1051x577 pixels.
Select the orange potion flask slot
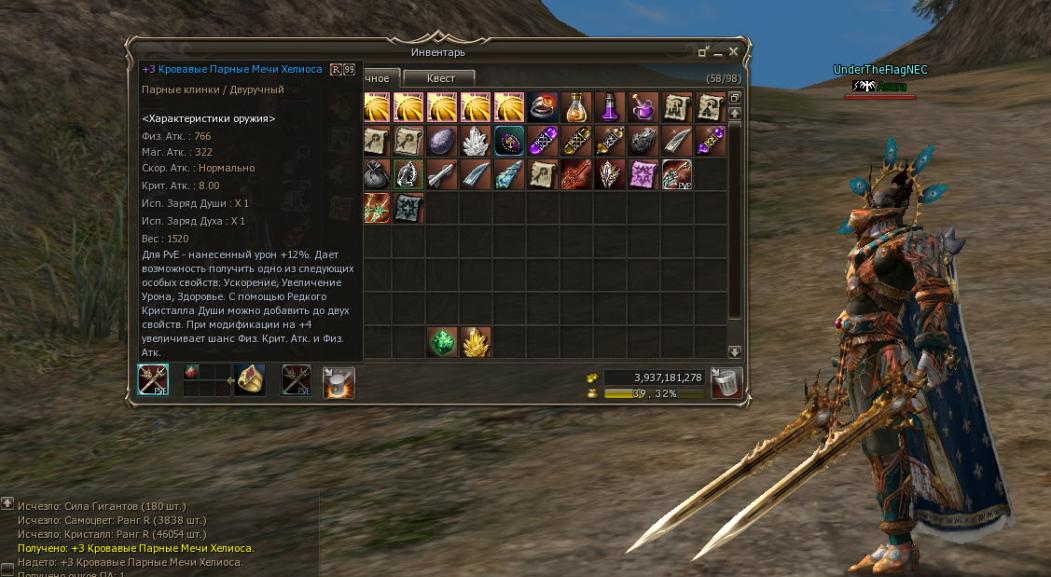coord(575,106)
